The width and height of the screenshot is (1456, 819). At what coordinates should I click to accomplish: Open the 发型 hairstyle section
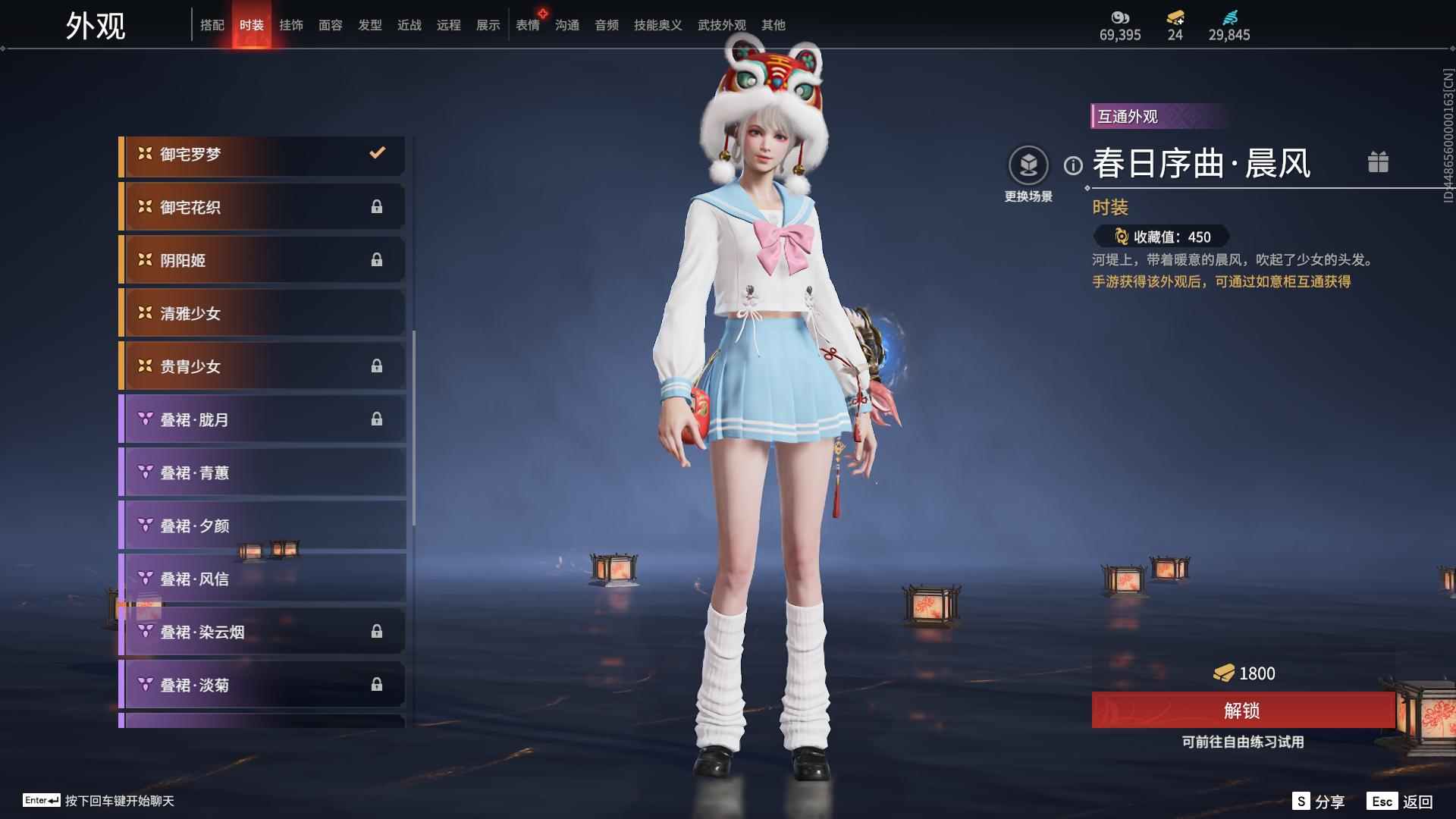pyautogui.click(x=369, y=25)
